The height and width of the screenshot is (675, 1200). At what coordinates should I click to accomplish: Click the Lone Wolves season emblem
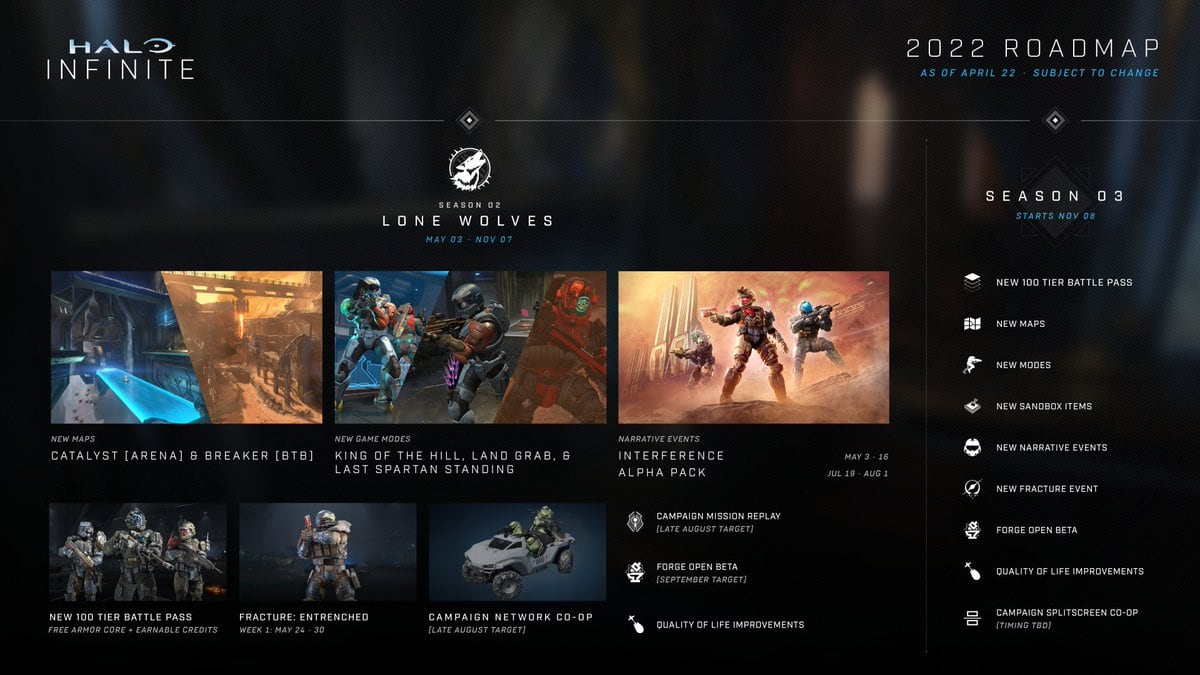[468, 170]
